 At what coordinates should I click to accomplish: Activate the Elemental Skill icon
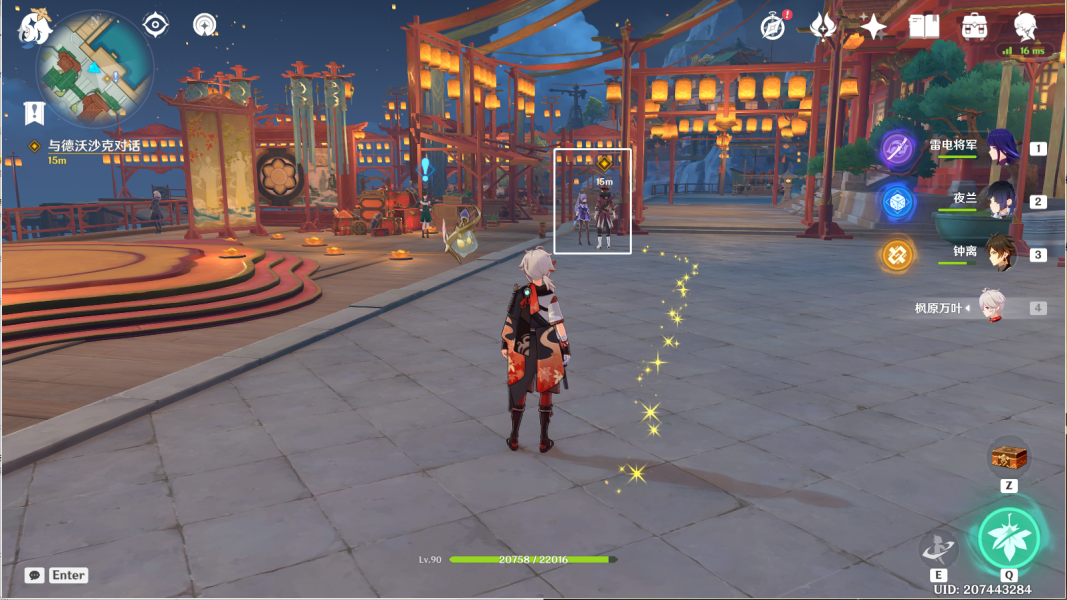939,548
